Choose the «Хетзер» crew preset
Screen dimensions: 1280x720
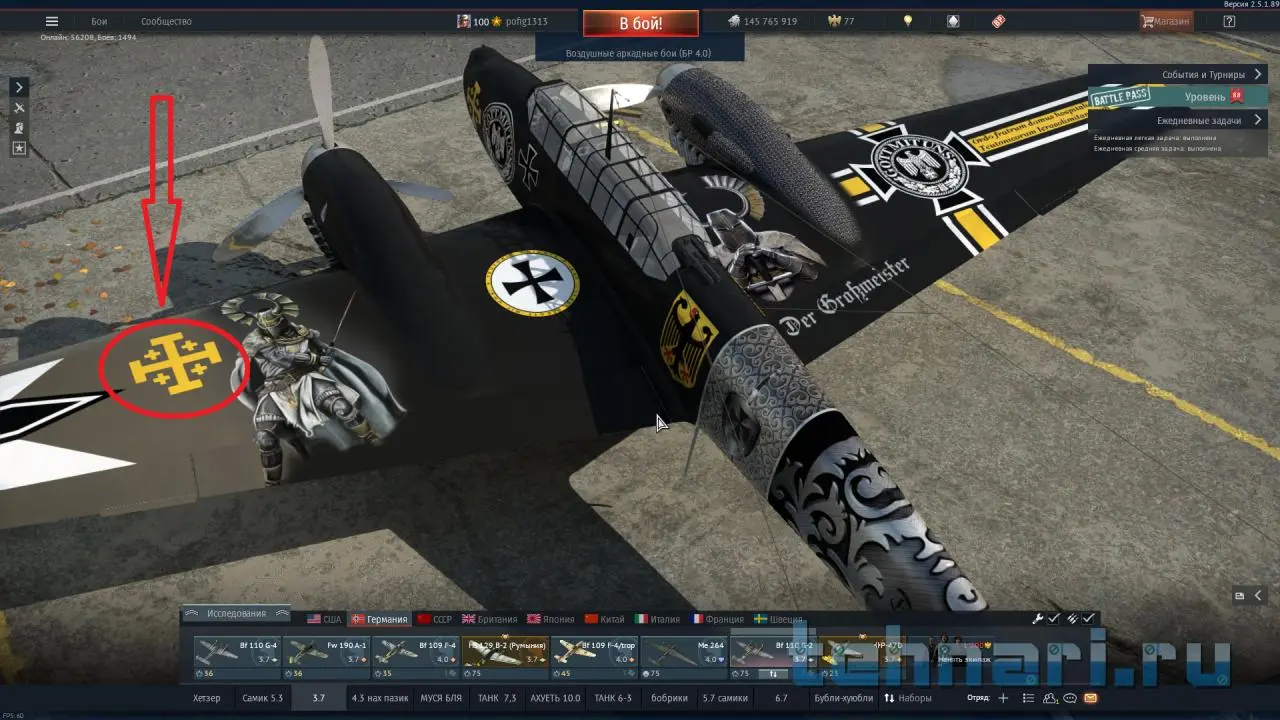[x=206, y=698]
